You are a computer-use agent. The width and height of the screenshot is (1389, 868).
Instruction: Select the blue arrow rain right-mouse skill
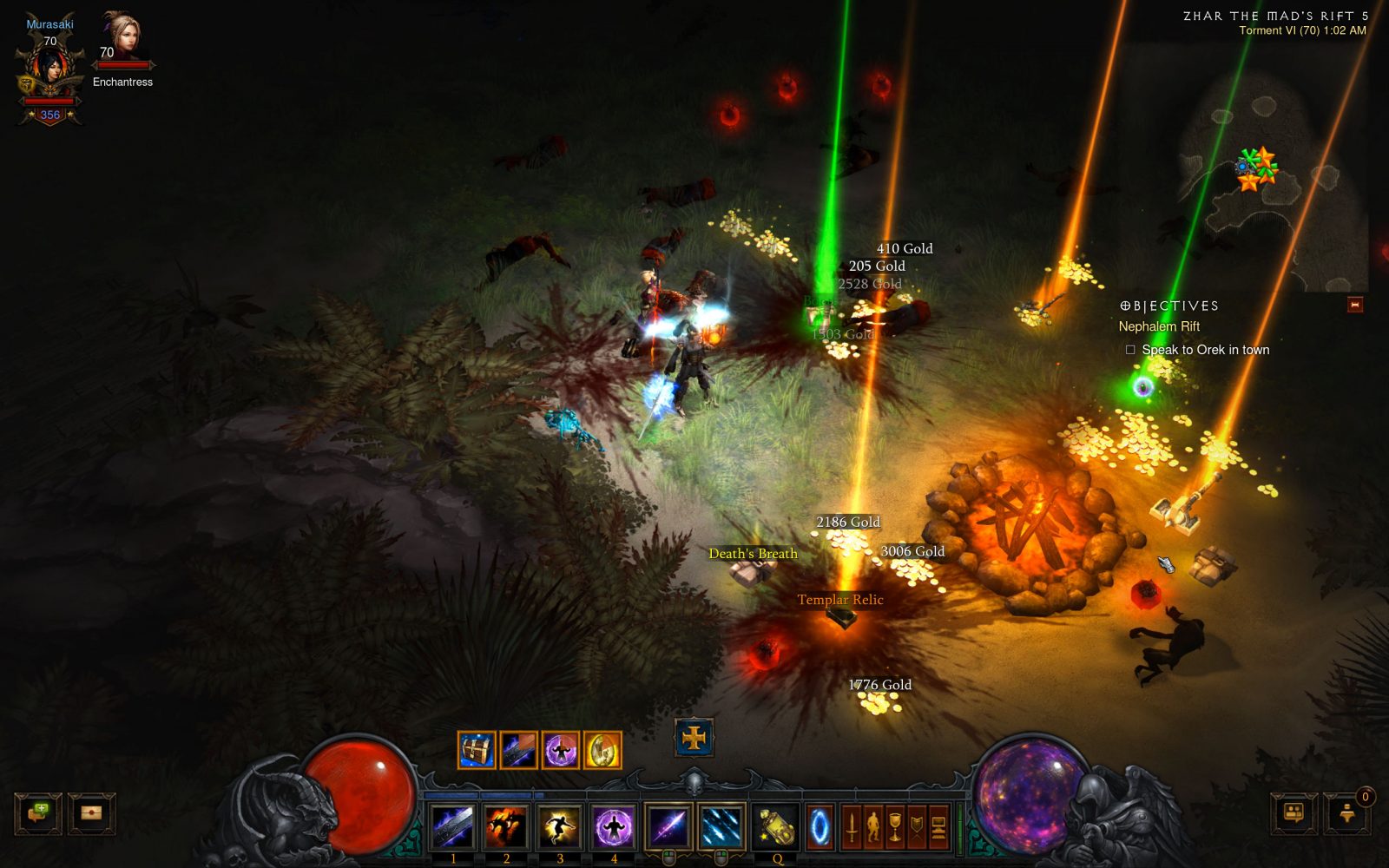(x=721, y=826)
